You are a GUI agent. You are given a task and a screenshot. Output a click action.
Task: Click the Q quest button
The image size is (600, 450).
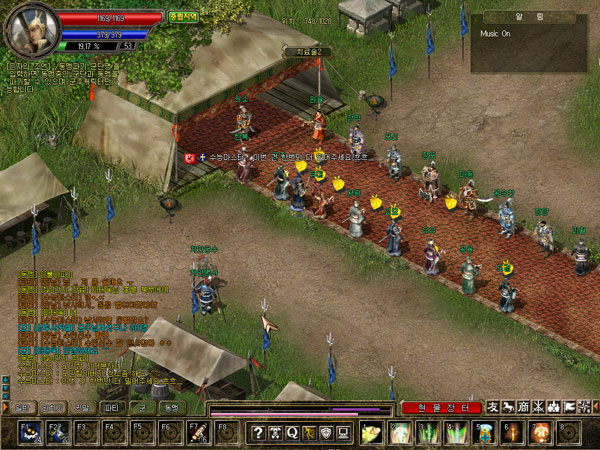pos(292,432)
